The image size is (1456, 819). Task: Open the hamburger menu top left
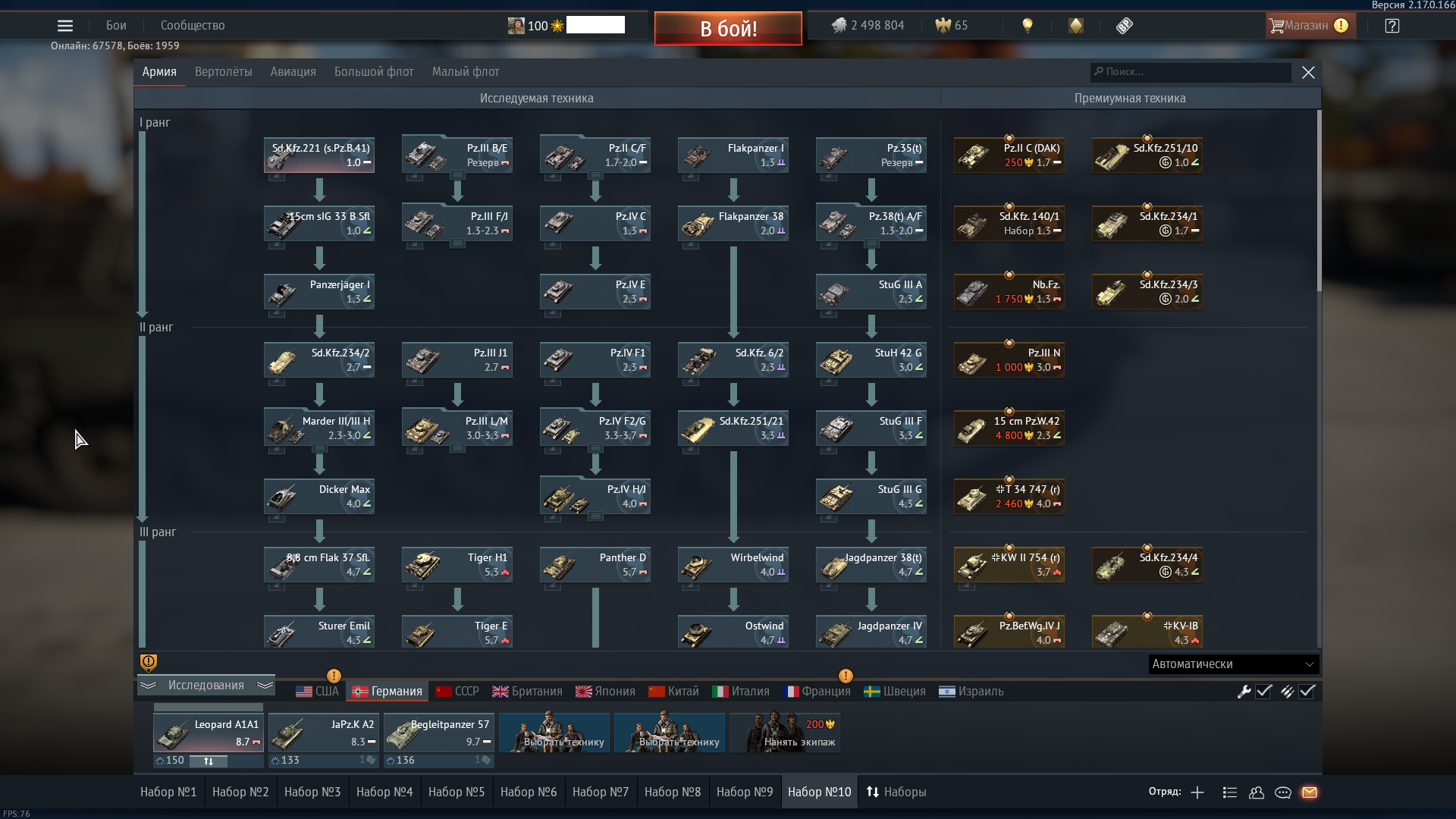pyautogui.click(x=65, y=25)
